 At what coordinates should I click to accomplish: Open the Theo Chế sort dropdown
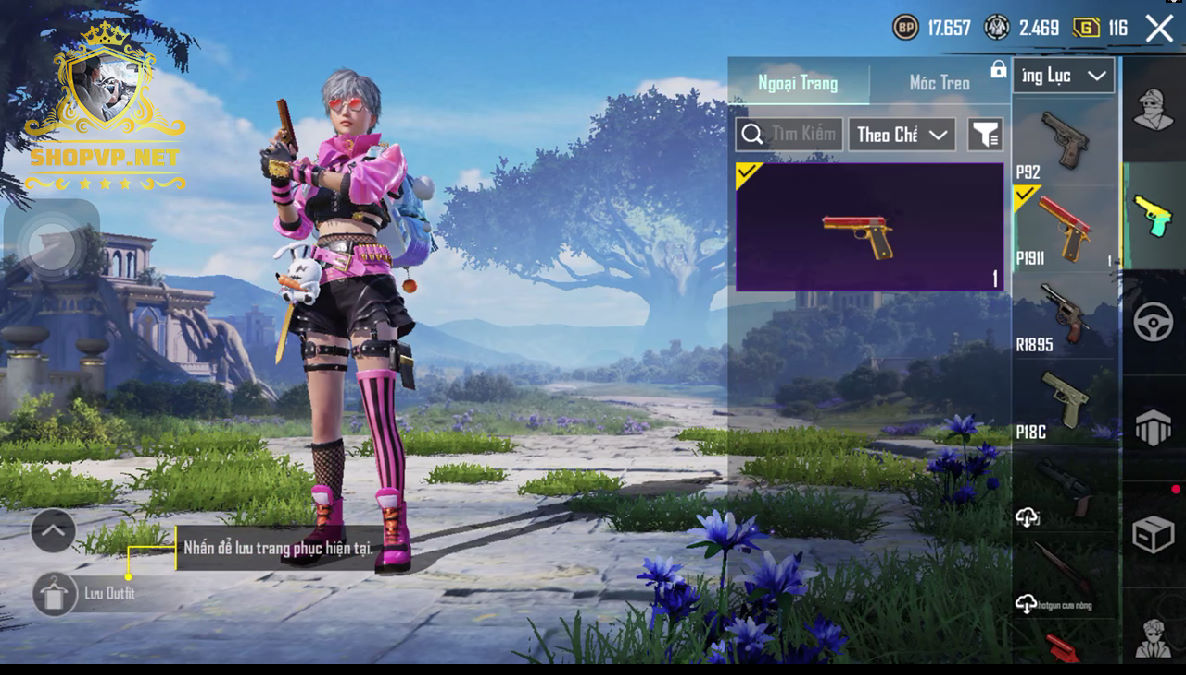point(901,134)
